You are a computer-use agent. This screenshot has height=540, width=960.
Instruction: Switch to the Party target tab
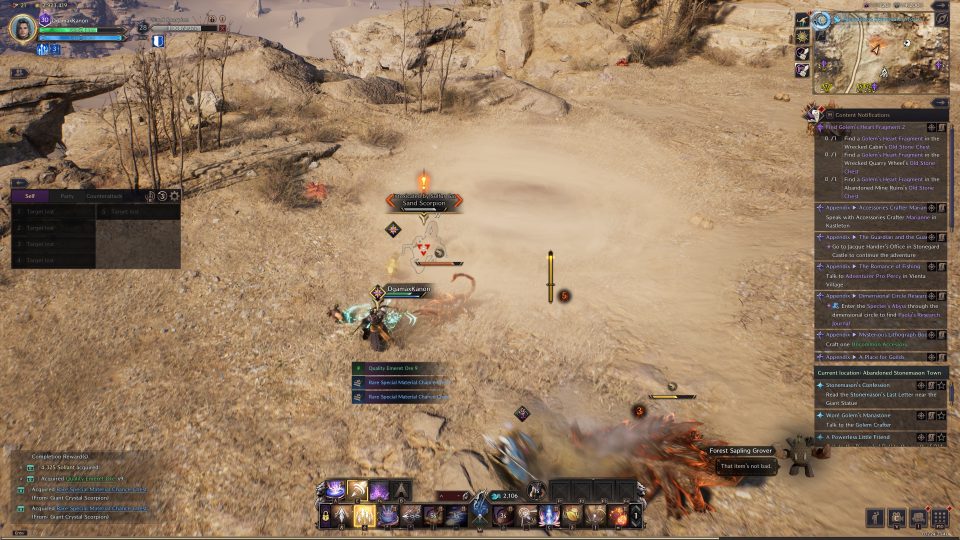67,196
